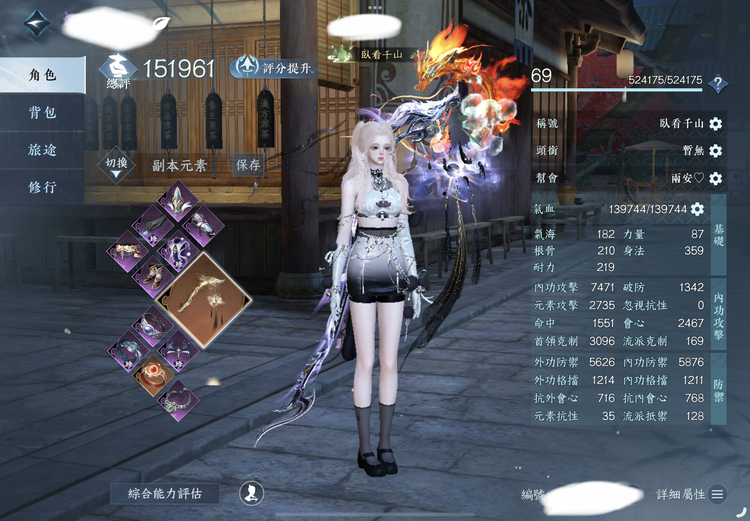Edit 幫會 with its gear icon
750x521 pixels.
[x=716, y=179]
